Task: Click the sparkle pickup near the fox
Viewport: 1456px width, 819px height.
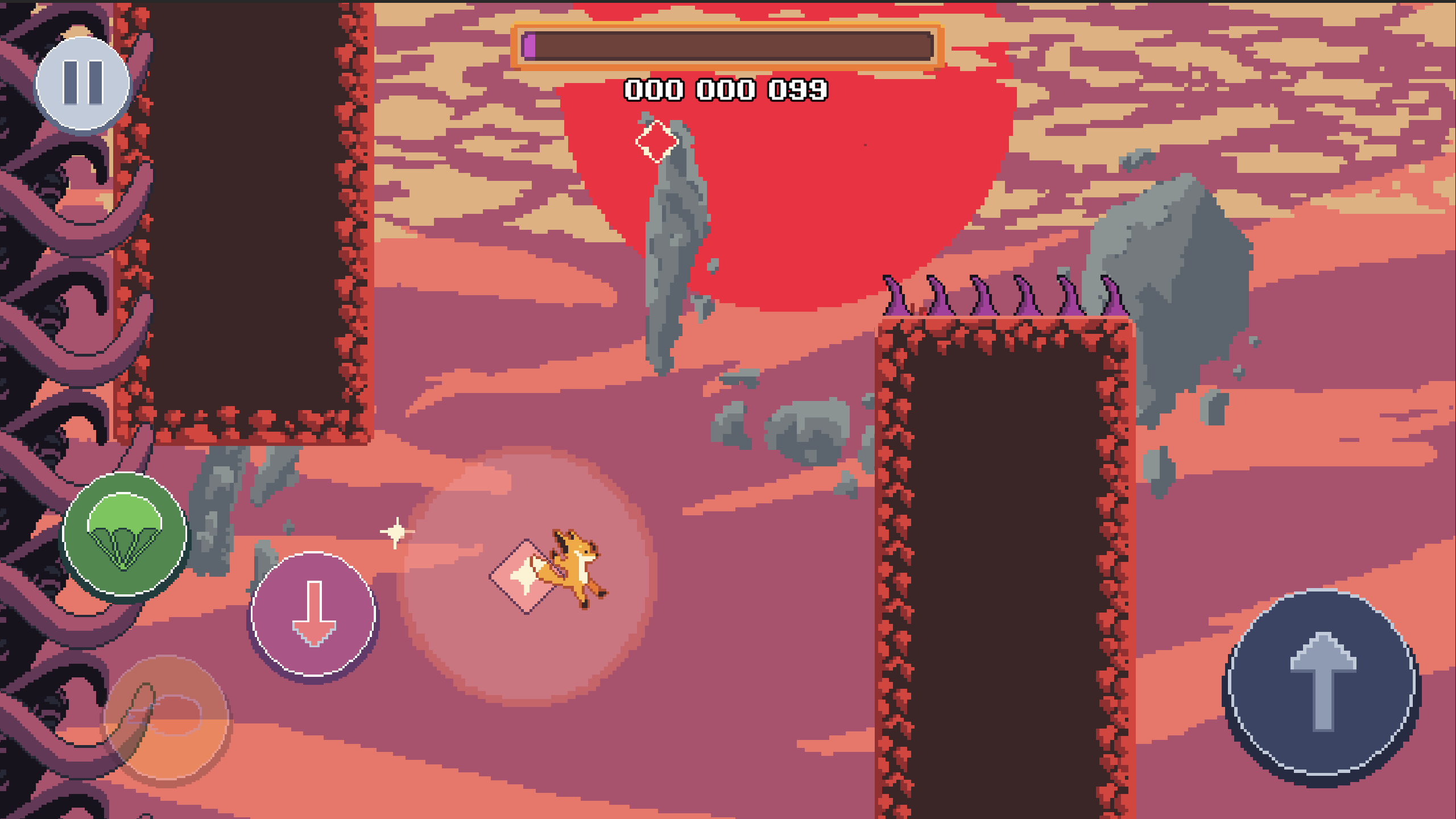Action: (x=396, y=531)
